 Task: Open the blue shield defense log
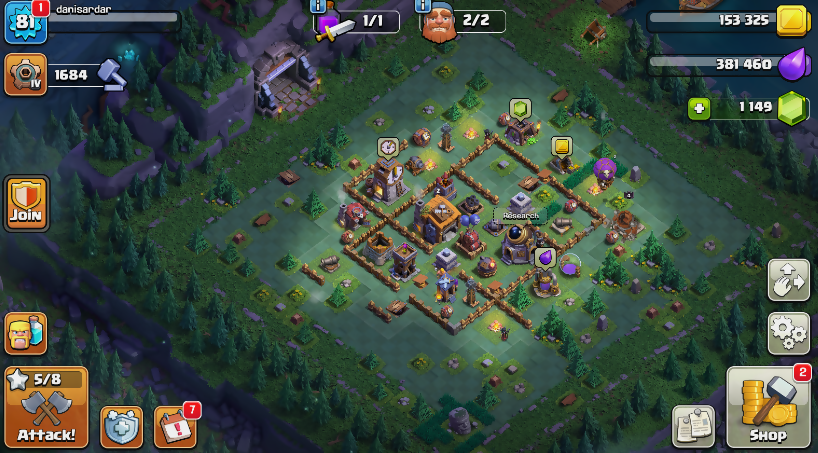point(122,427)
